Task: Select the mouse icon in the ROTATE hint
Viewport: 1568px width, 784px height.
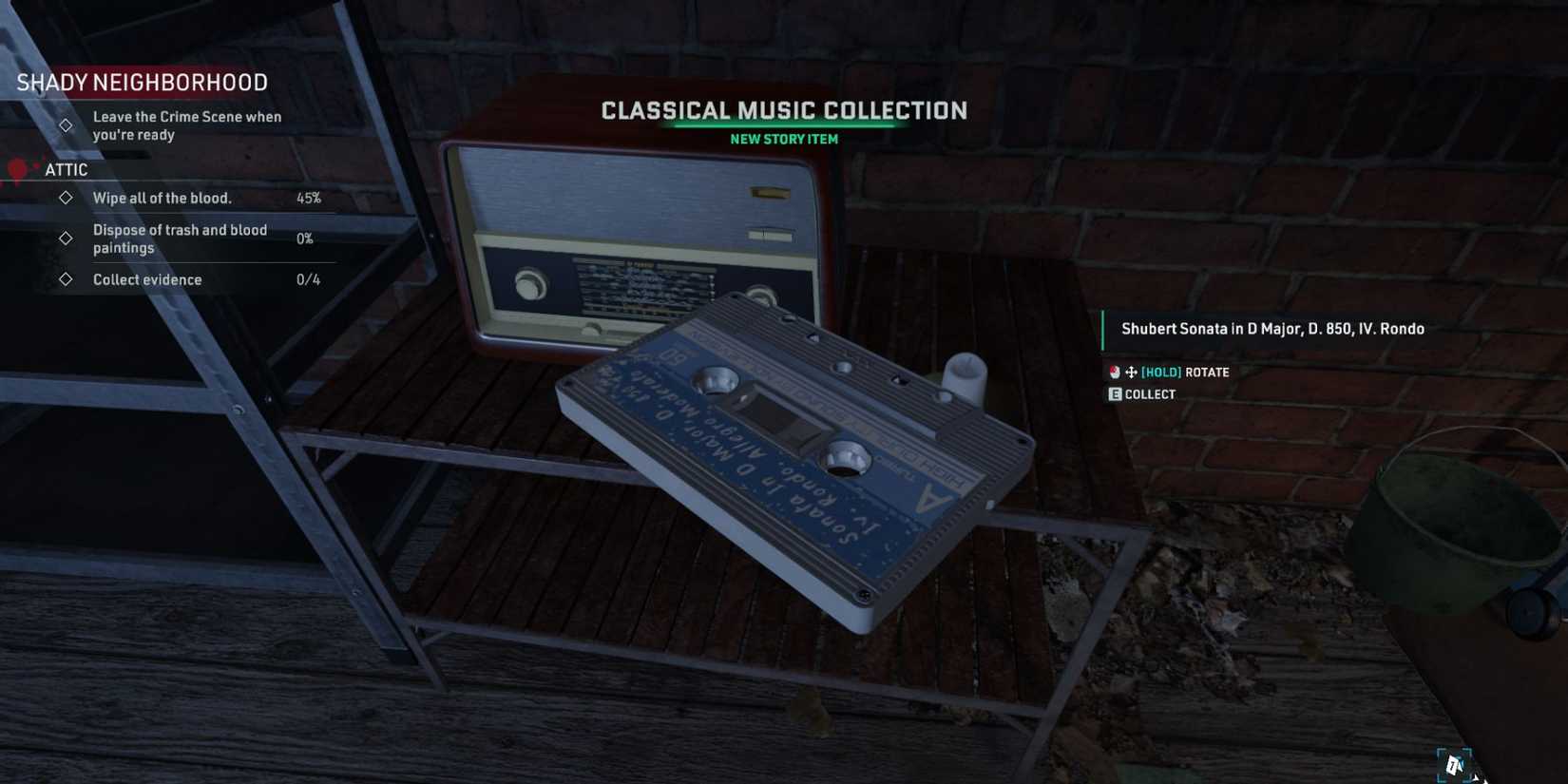Action: pos(1112,372)
